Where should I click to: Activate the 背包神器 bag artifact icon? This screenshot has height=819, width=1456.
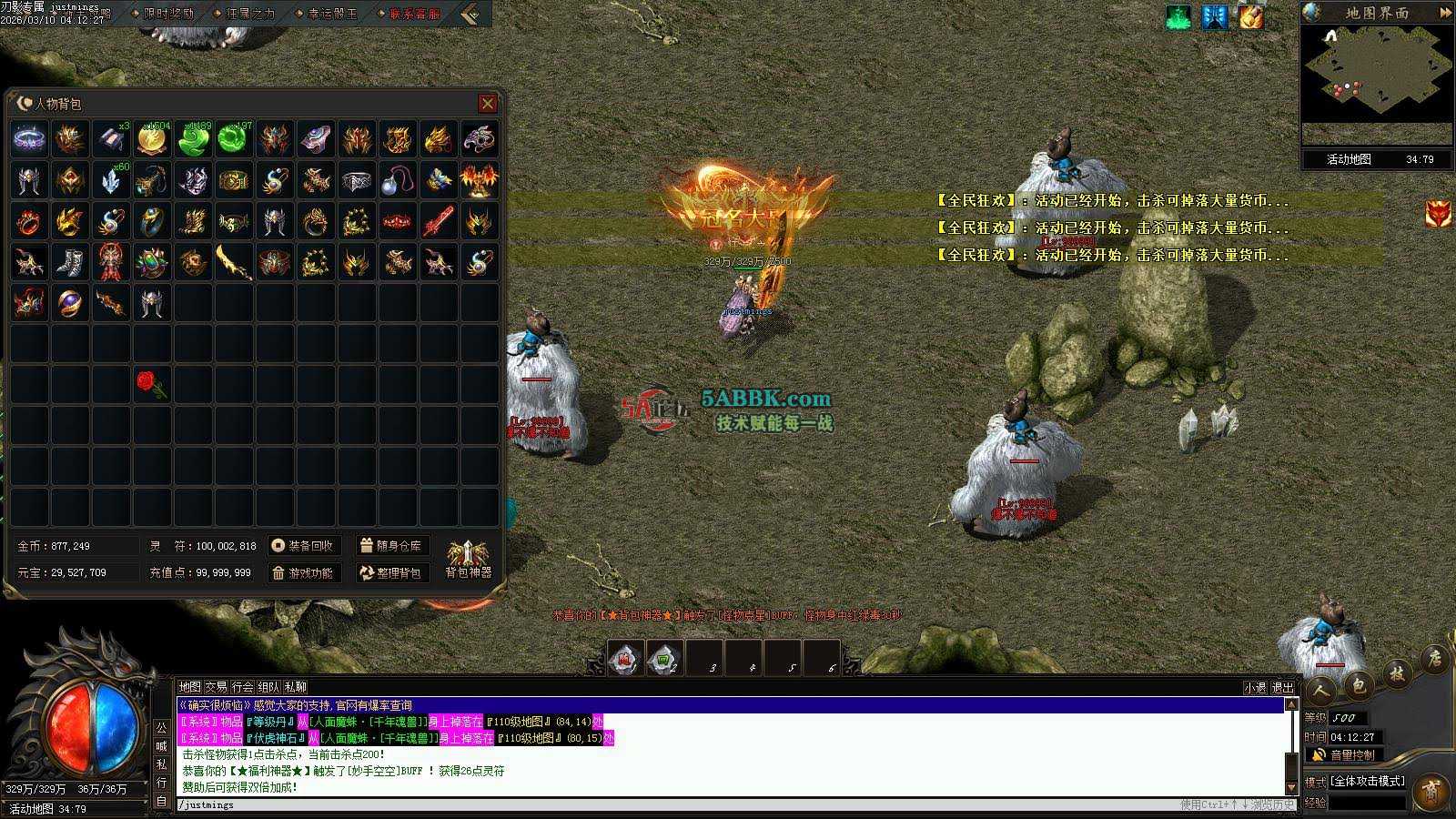click(468, 558)
